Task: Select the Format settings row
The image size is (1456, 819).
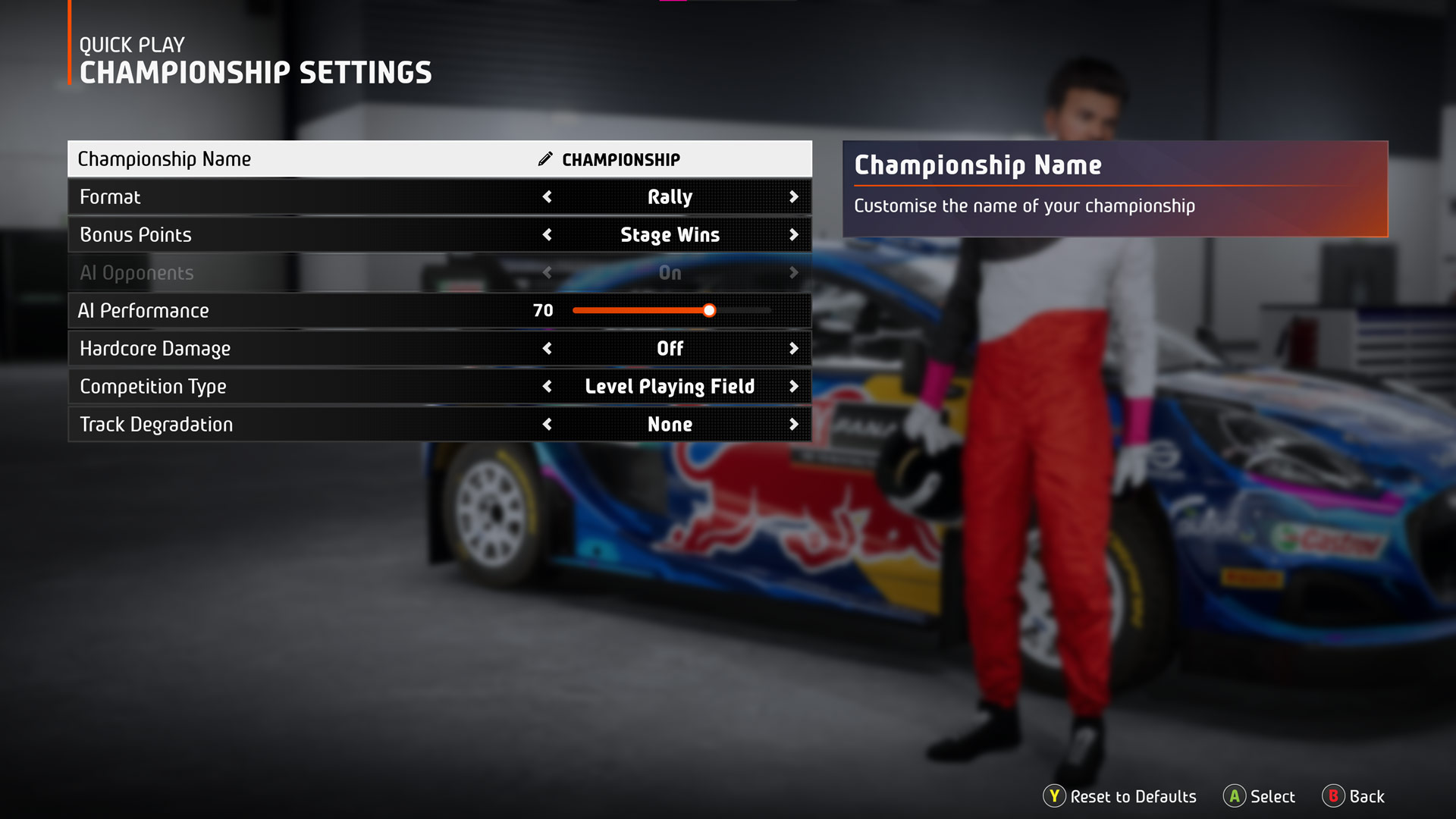Action: click(x=303, y=197)
